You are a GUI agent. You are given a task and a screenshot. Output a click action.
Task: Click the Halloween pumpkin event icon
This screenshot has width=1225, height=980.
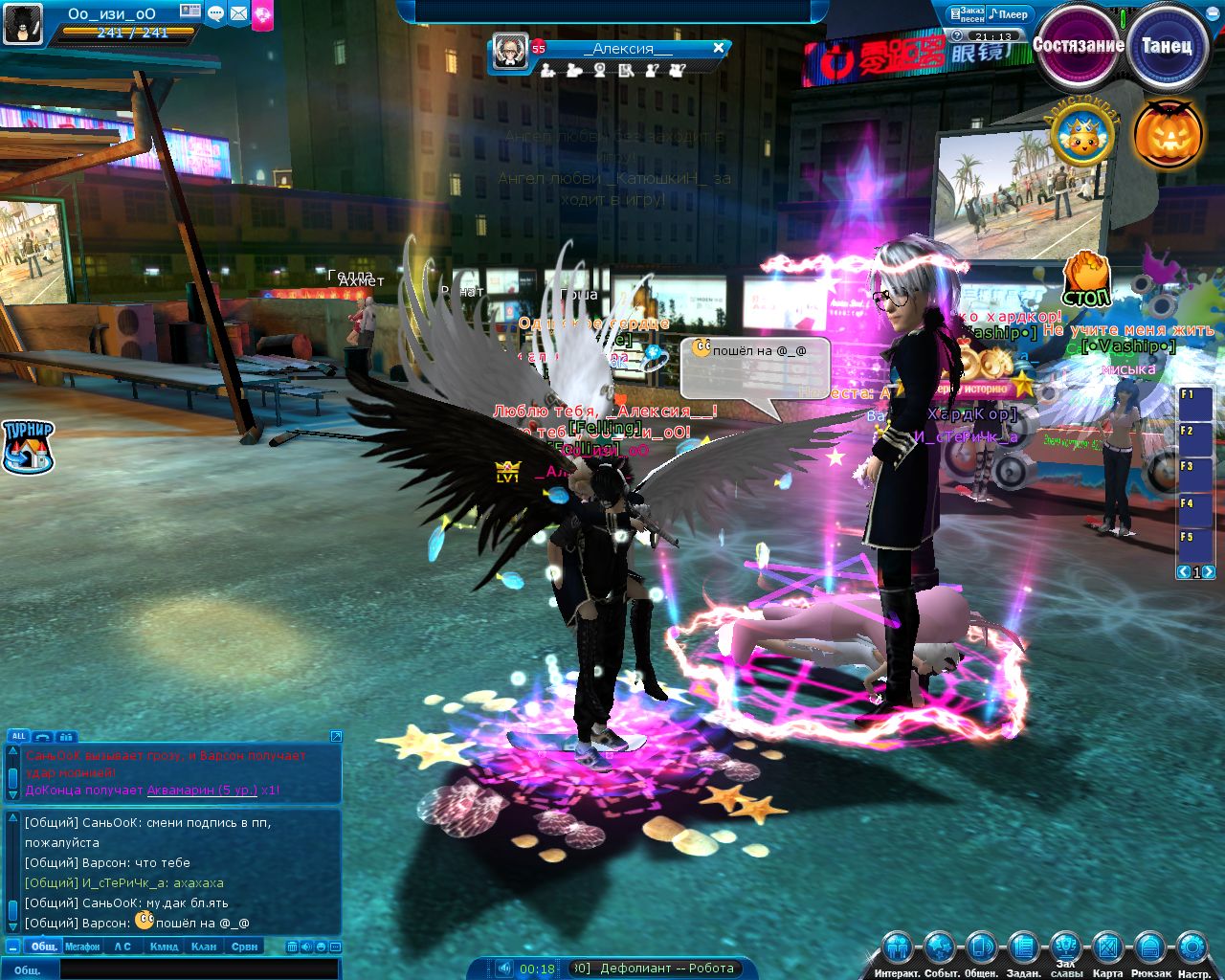coord(1168,134)
